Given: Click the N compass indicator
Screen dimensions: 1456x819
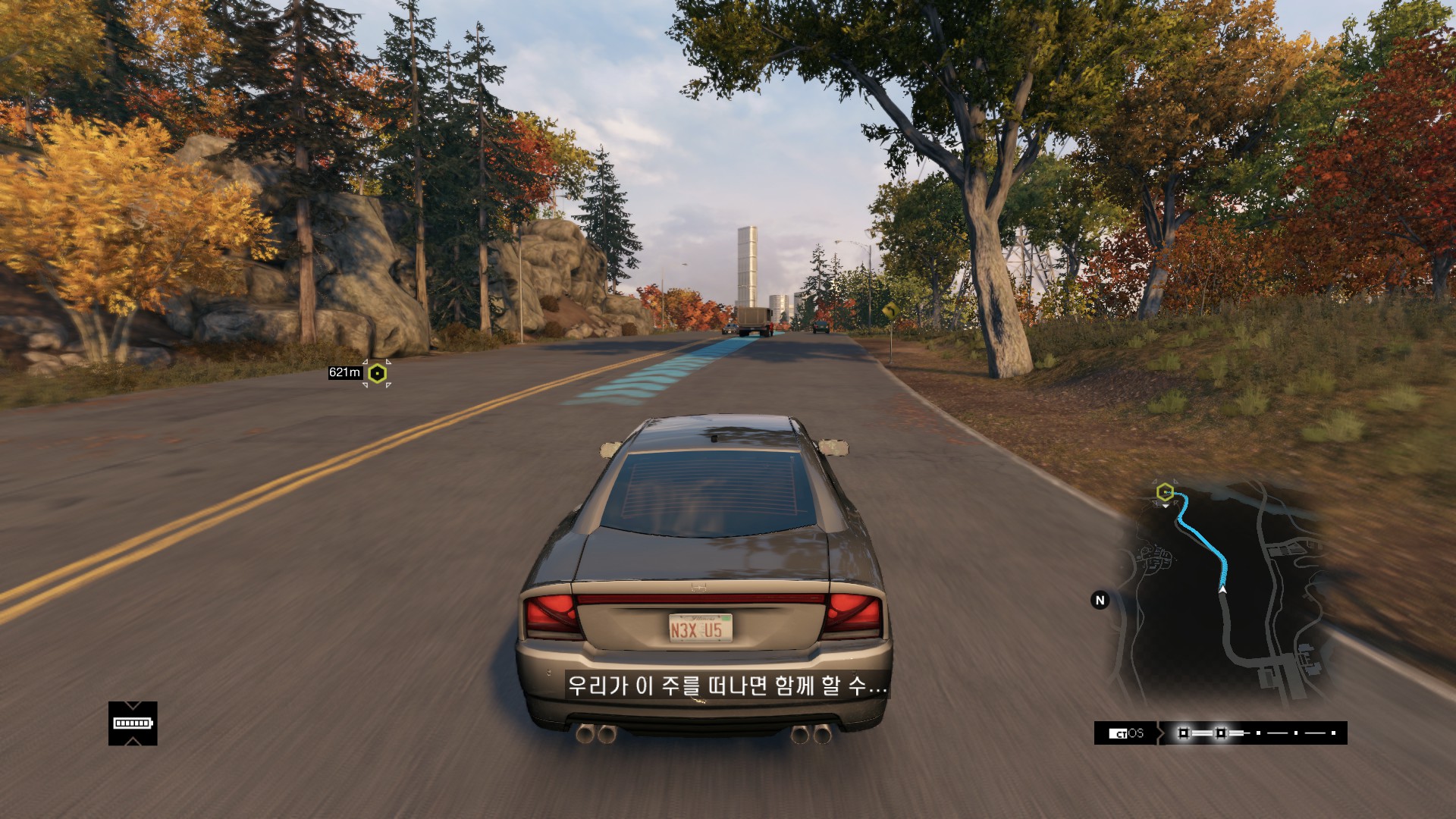Looking at the screenshot, I should (x=1100, y=600).
